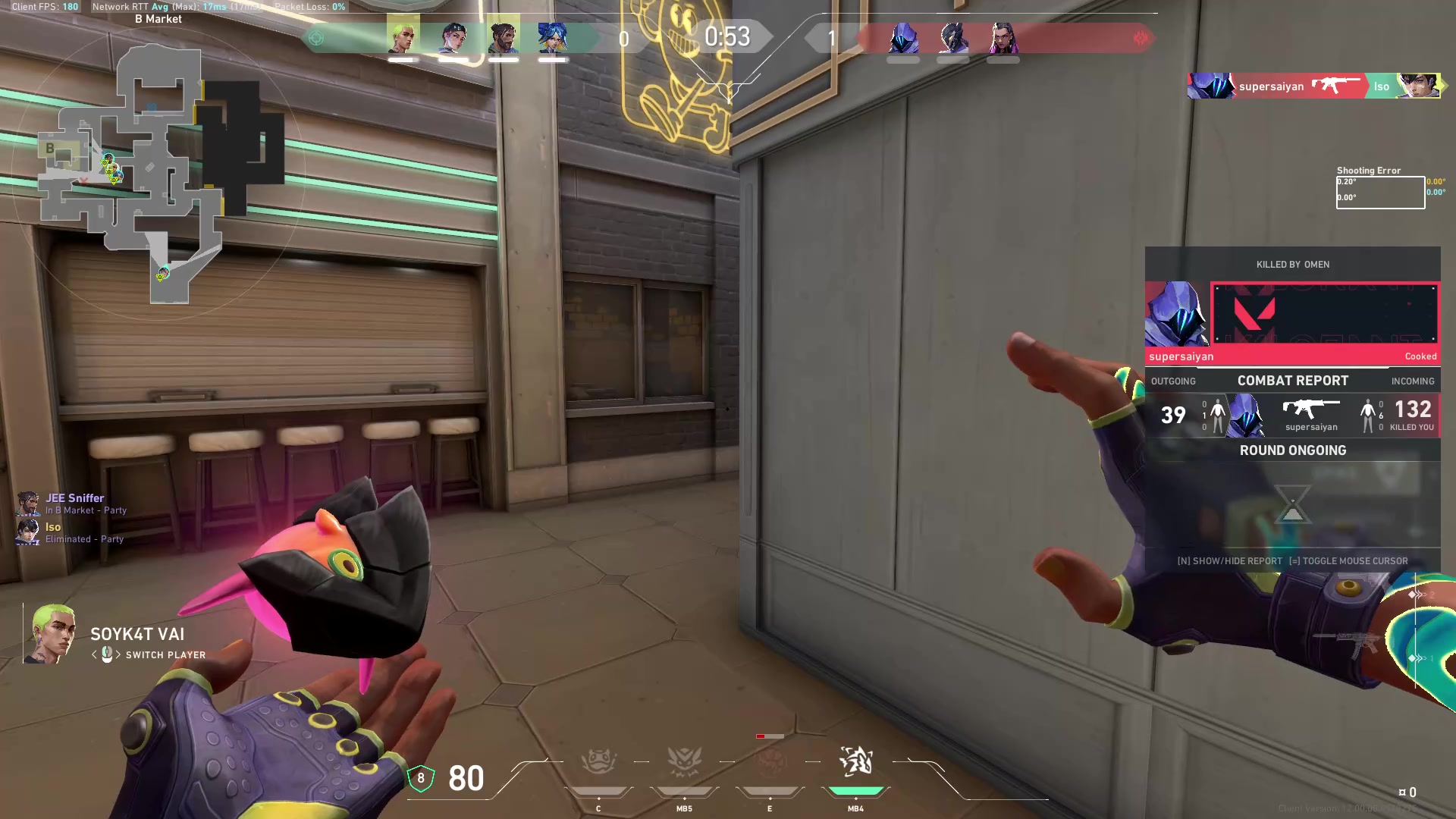
Task: Select the Dizzy ability icon
Action: coord(770,762)
